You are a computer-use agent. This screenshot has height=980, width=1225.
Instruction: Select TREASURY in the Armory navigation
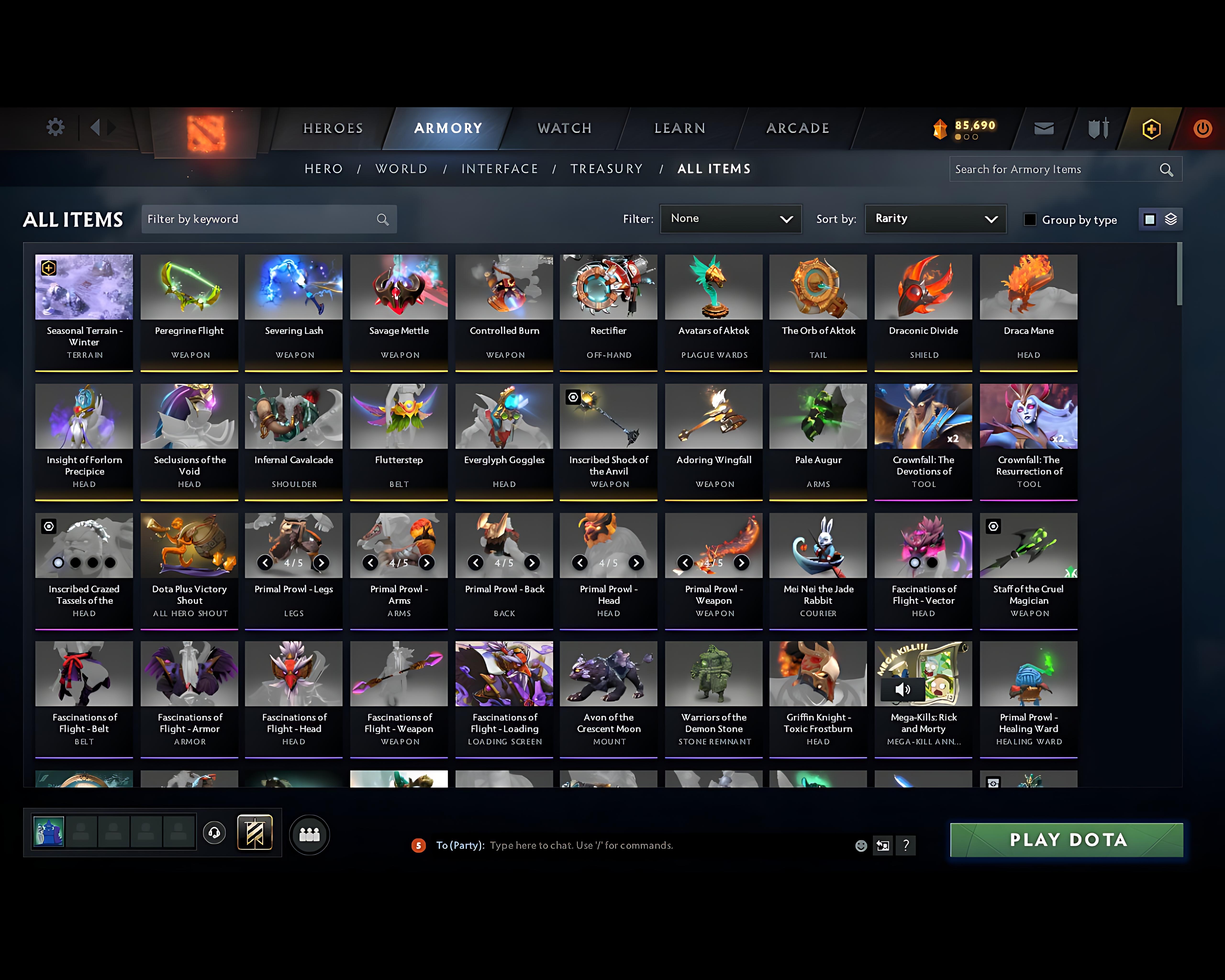point(607,169)
